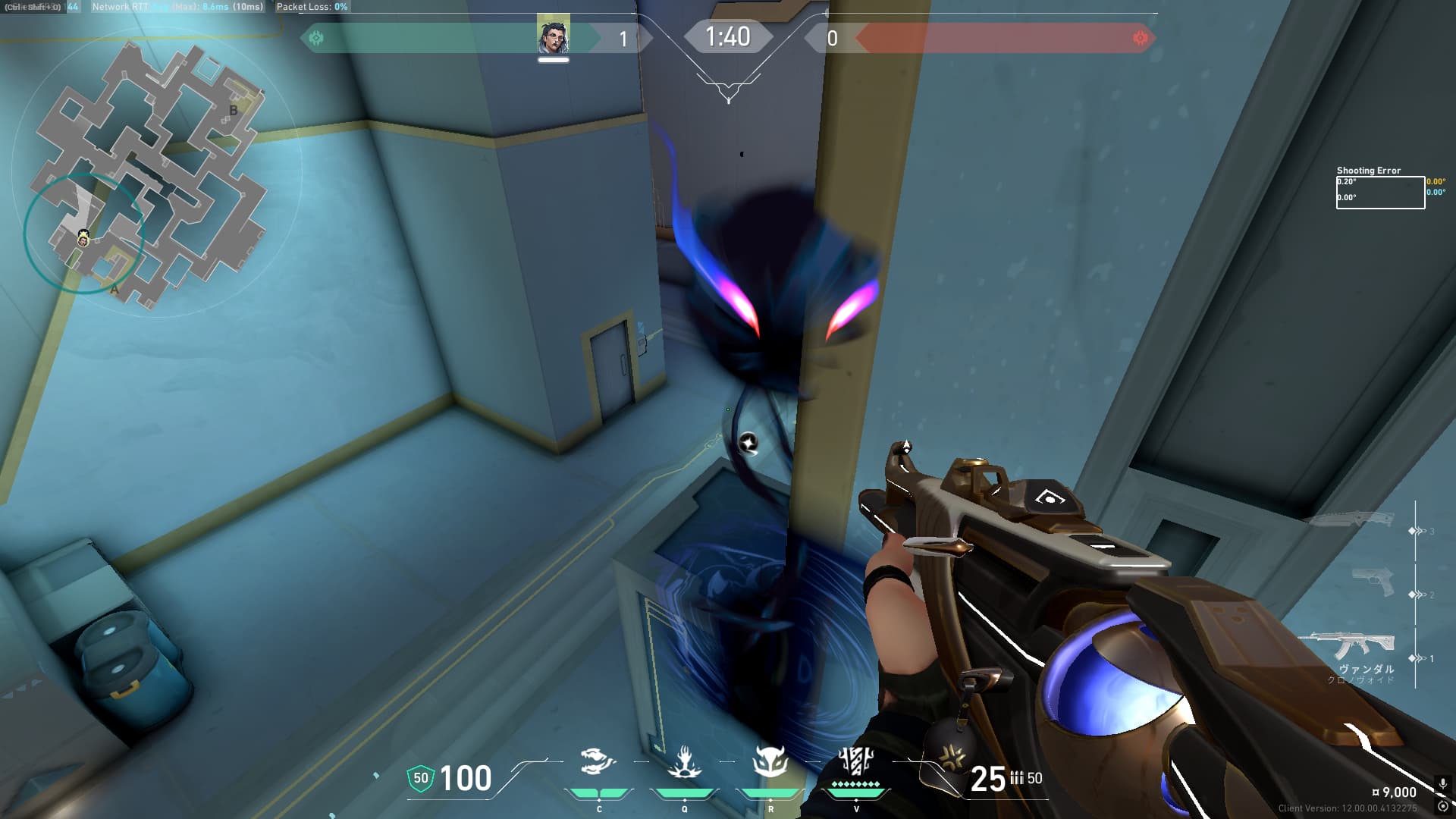Click the agent portrait in top bar
This screenshot has height=819, width=1456.
pos(554,36)
